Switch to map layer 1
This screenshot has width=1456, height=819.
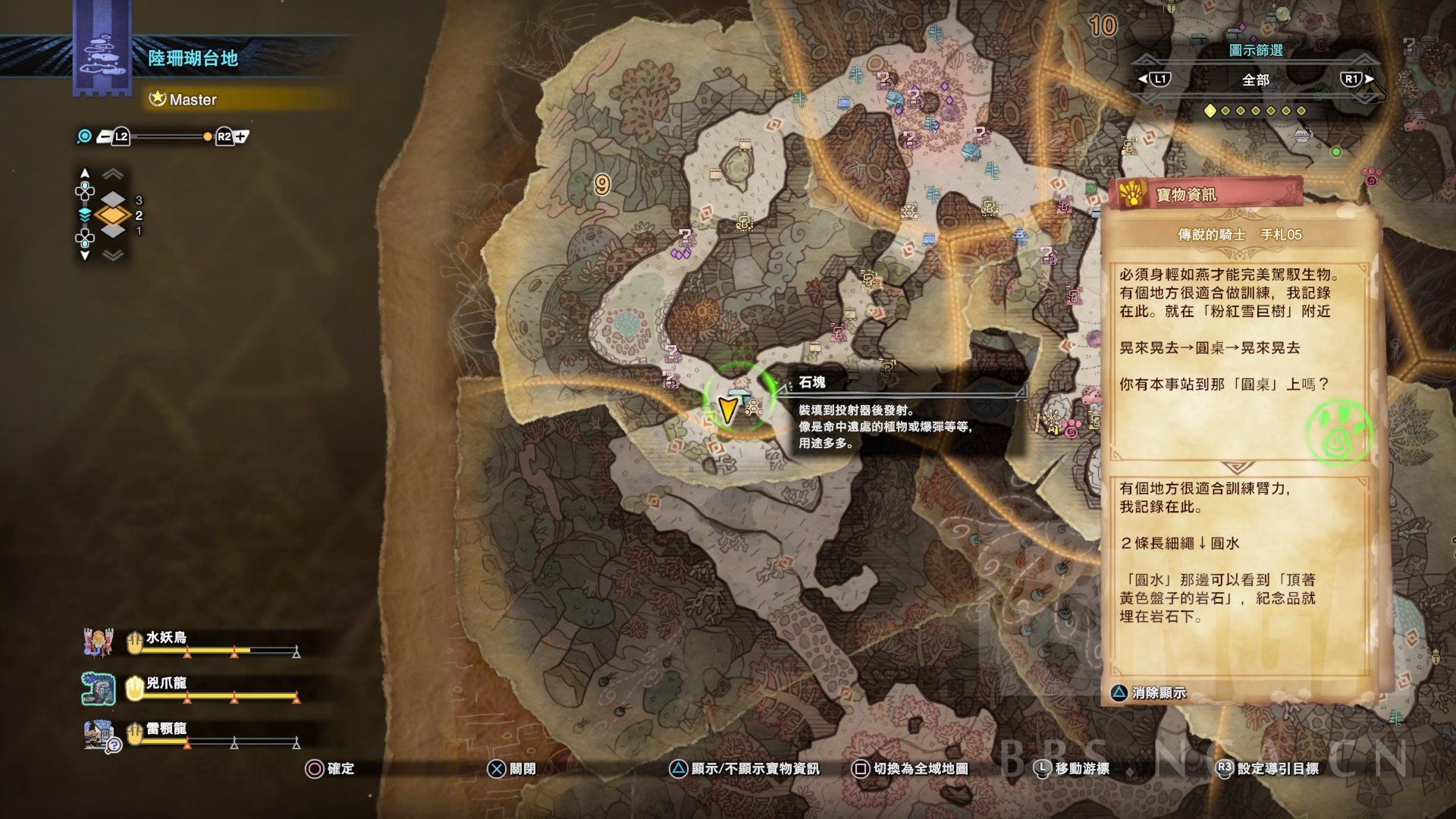coord(113,230)
